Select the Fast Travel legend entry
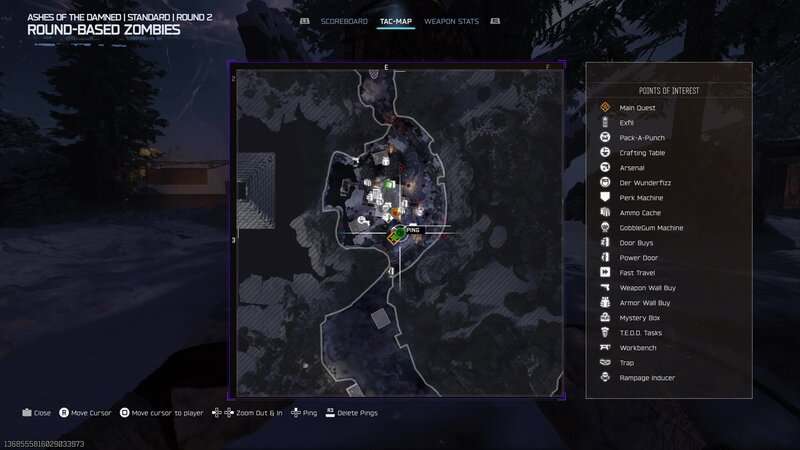 (638, 273)
